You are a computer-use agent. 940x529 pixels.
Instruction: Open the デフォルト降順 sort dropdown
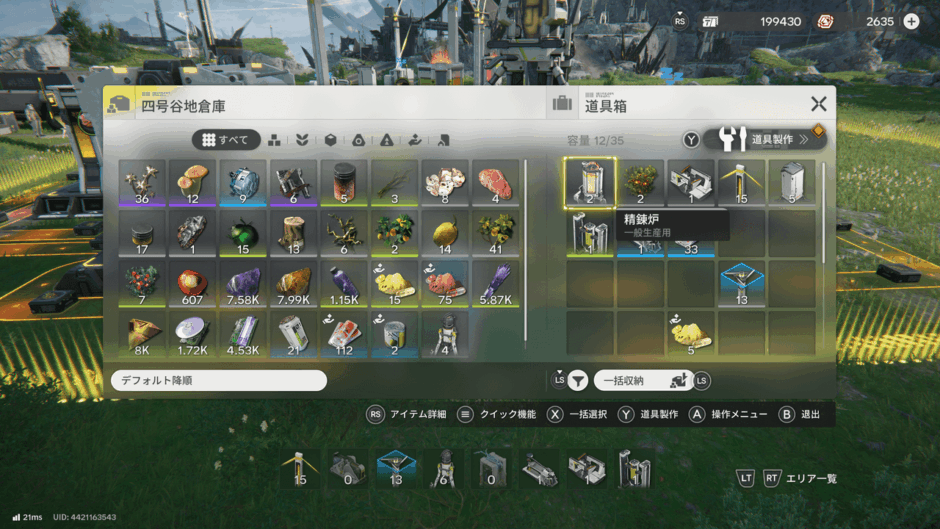pyautogui.click(x=218, y=381)
